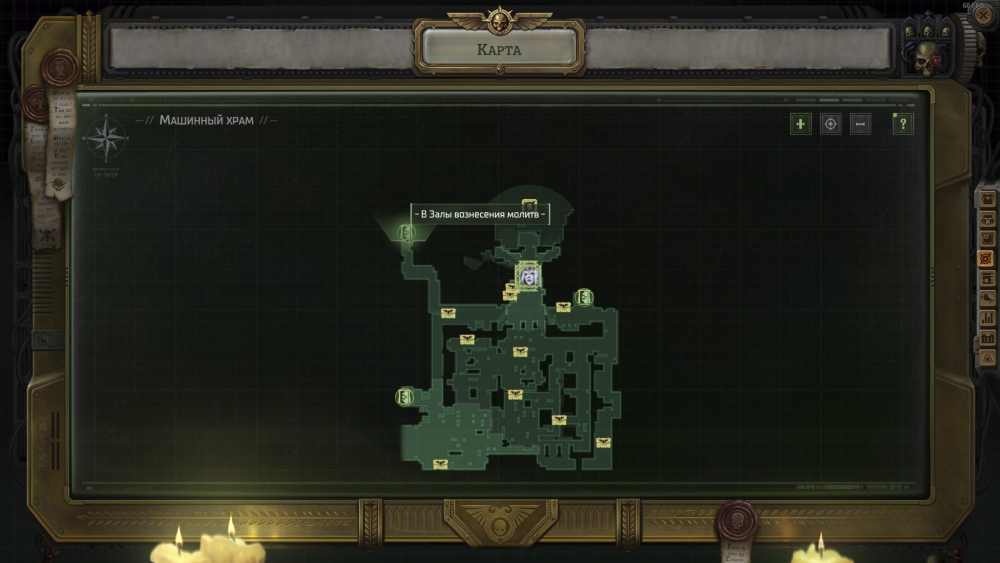Click the exit marker under the tooltip label
Viewport: 1000px width, 563px height.
(x=407, y=233)
